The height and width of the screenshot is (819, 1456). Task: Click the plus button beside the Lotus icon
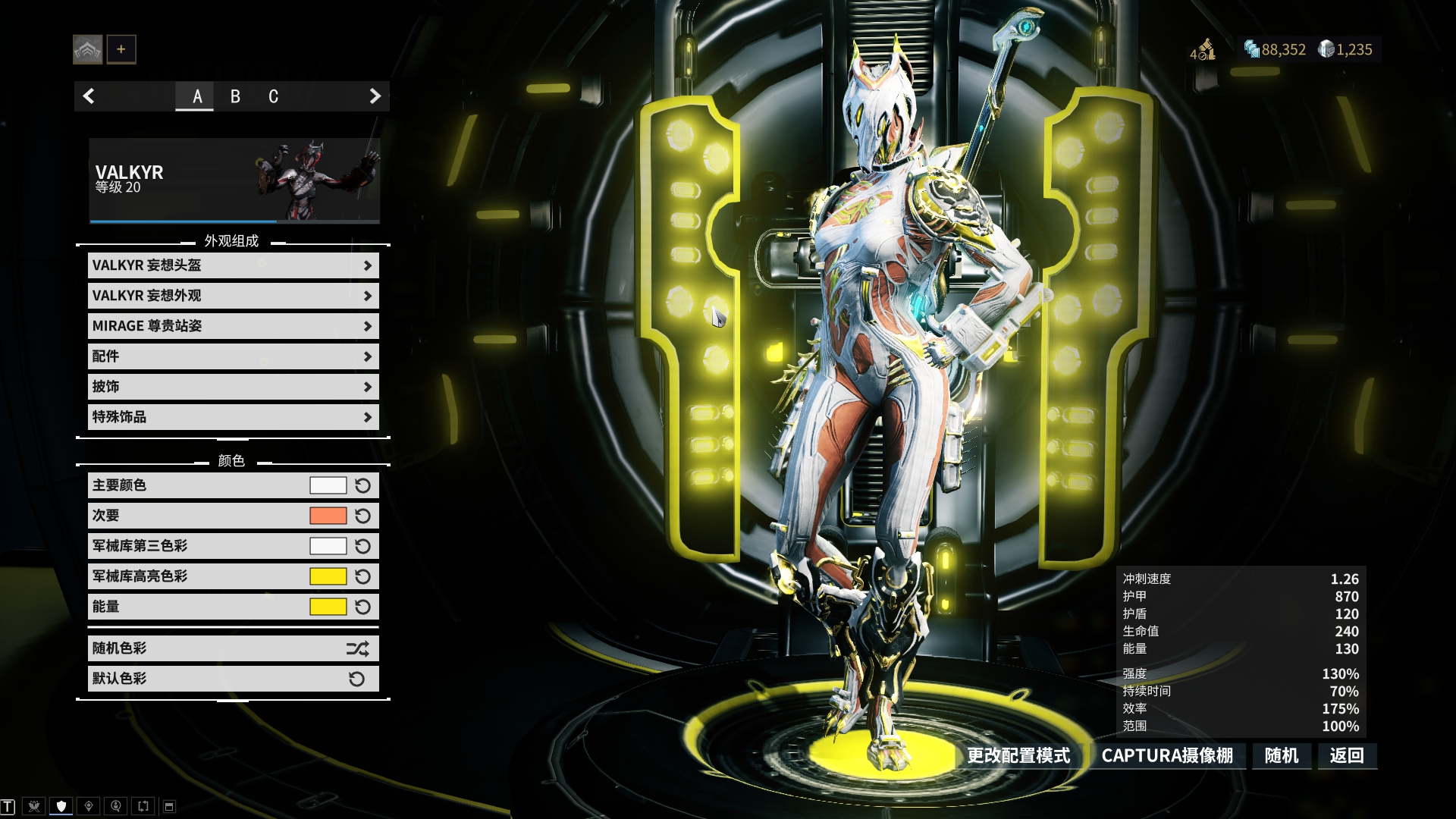(121, 49)
